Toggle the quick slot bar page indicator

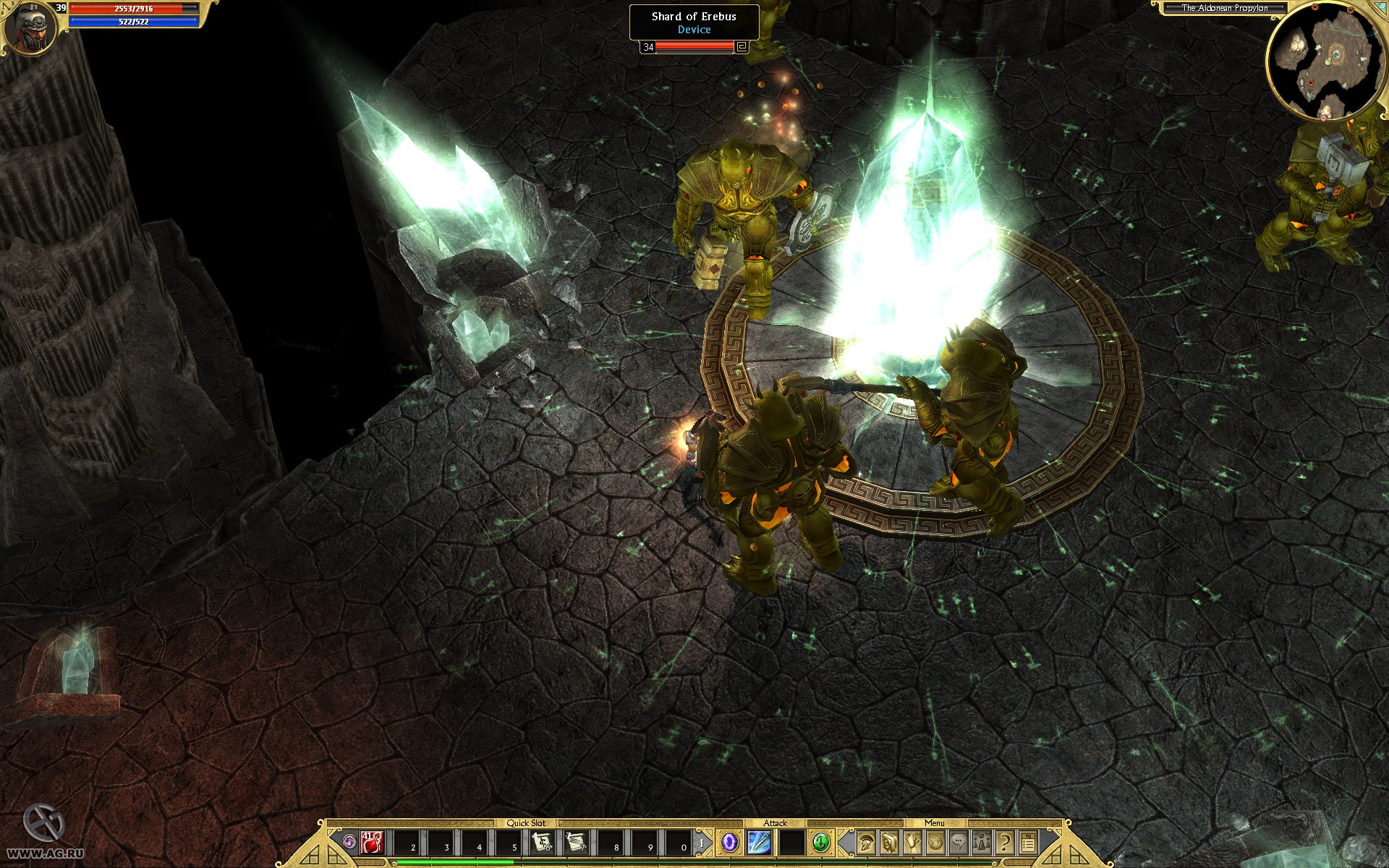pyautogui.click(x=700, y=843)
